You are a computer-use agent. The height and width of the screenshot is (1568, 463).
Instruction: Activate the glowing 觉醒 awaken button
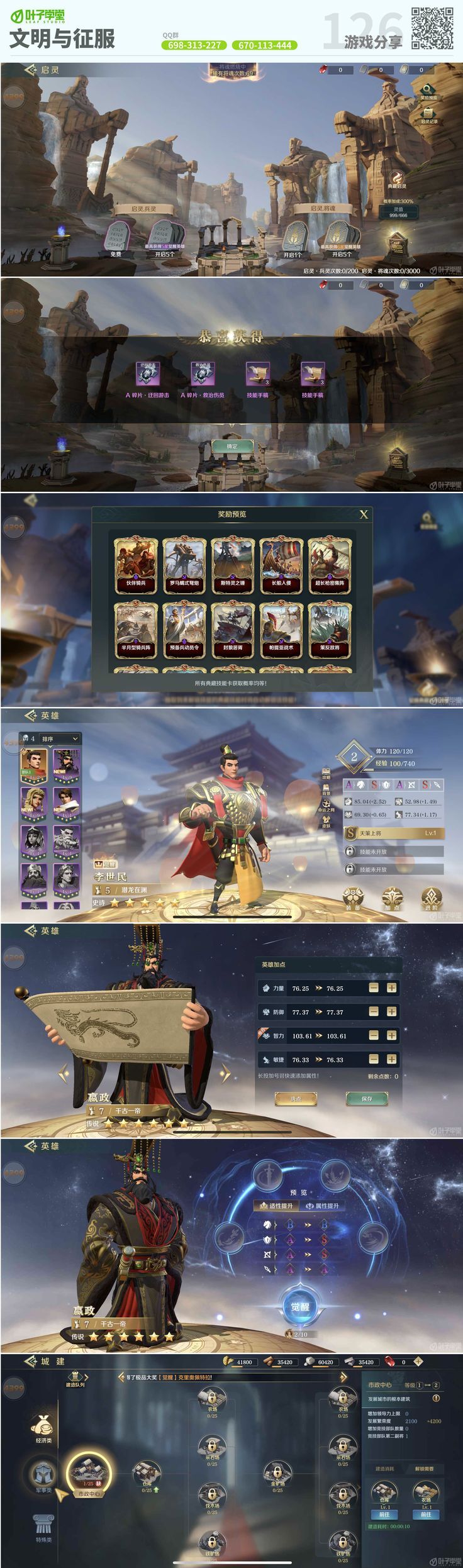(300, 1307)
